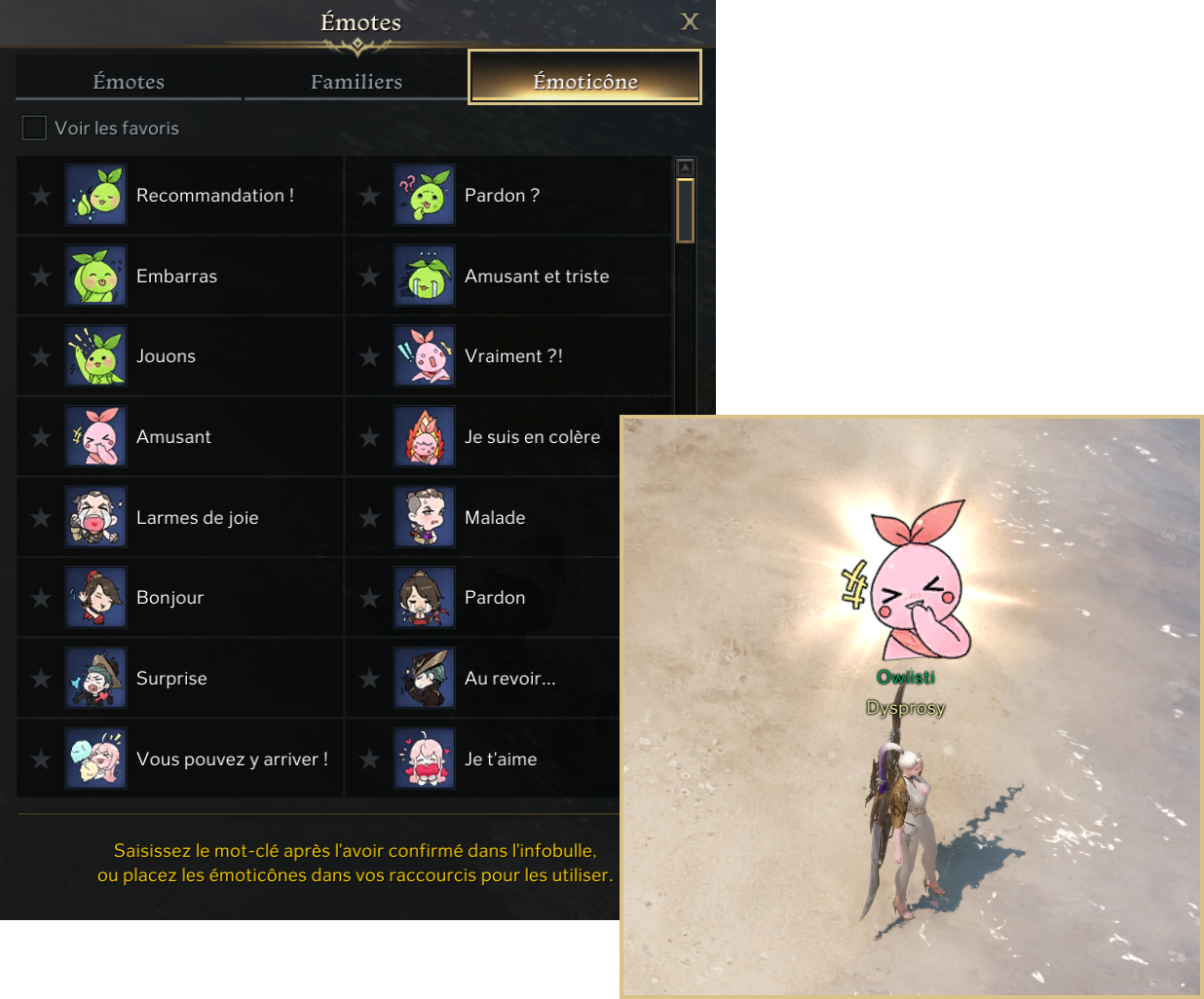Select the Pardon ? emoticon

coord(424,195)
